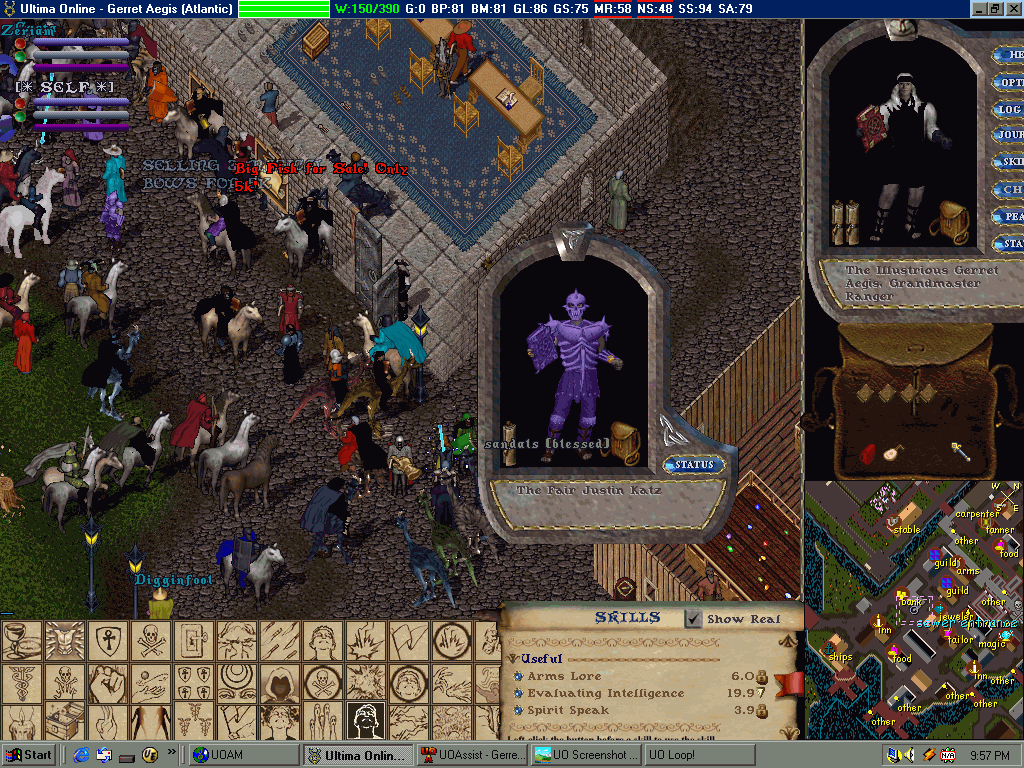Toggle the Show Real skills checkbox
The height and width of the screenshot is (768, 1024).
click(x=693, y=619)
